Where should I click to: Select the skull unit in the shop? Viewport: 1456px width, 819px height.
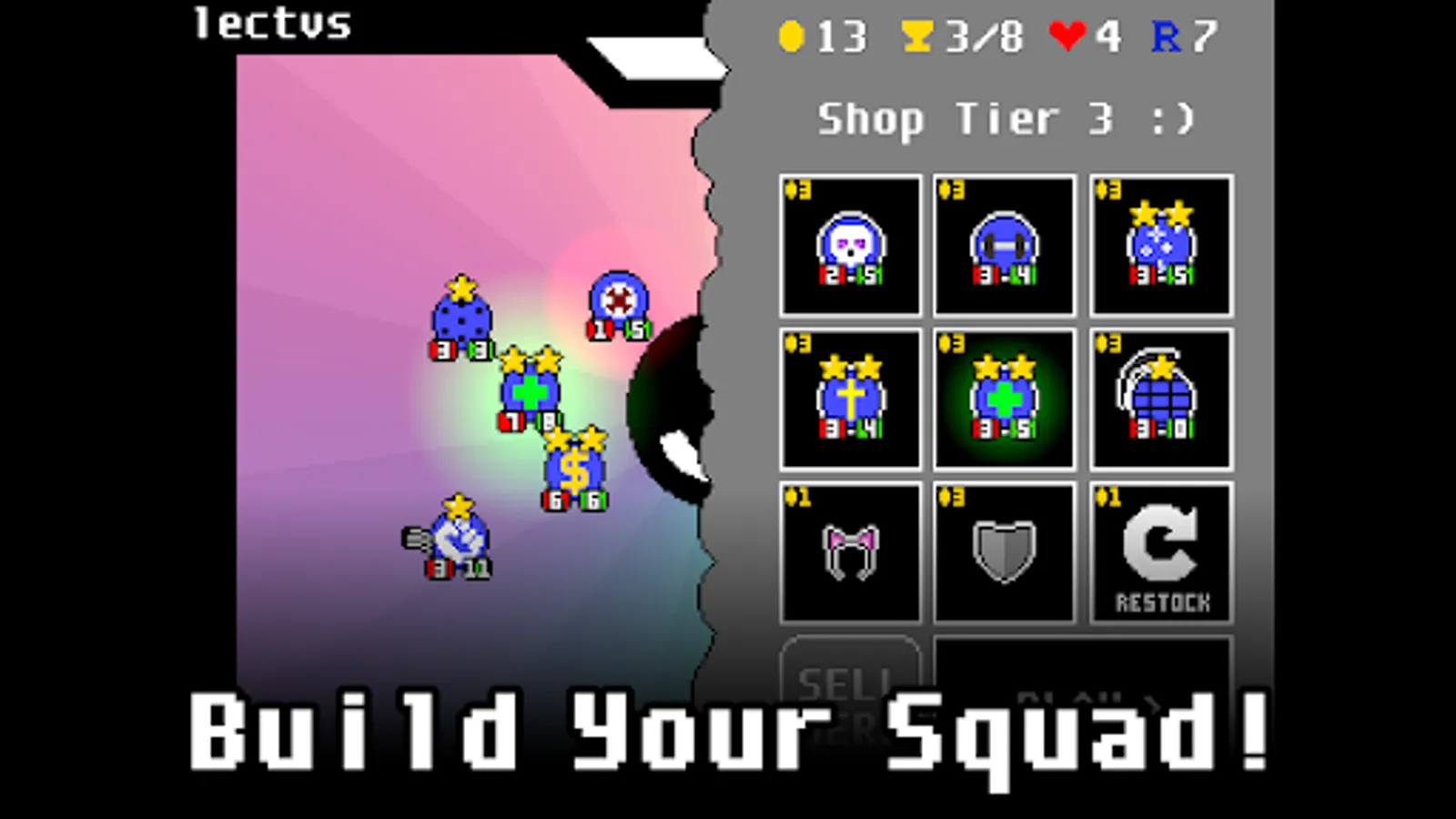tap(850, 244)
